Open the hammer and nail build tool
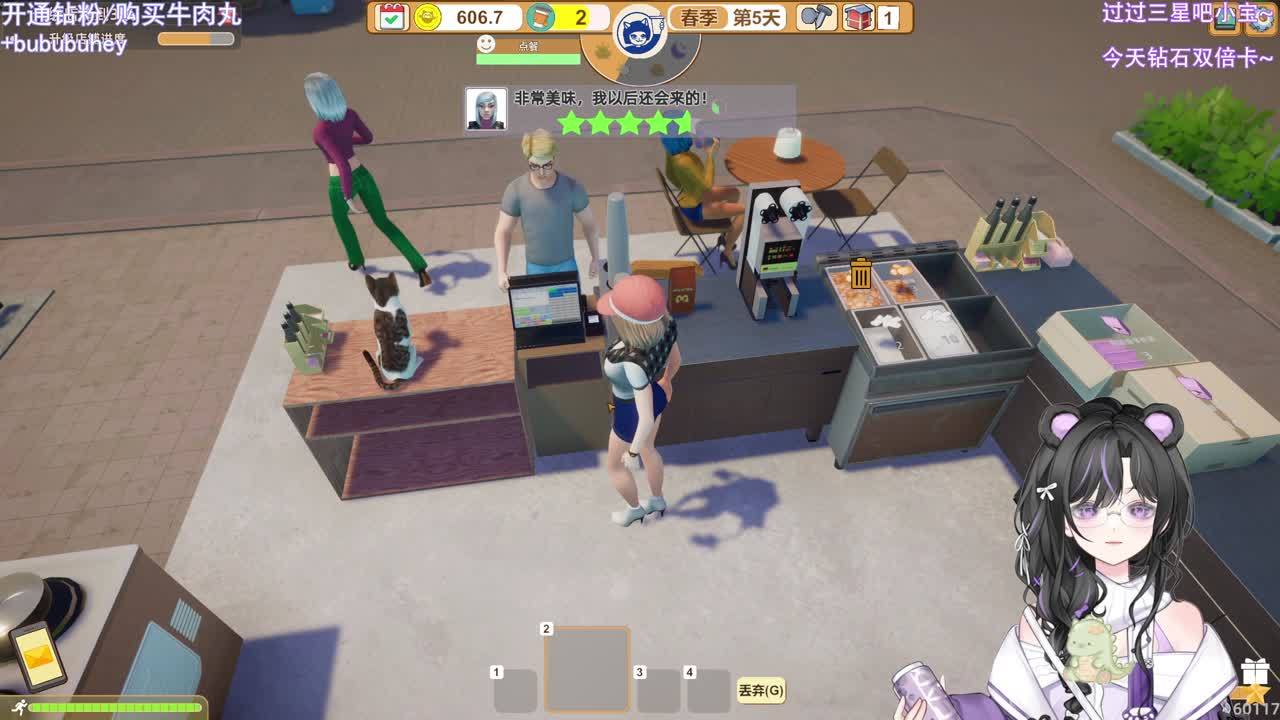Viewport: 1280px width, 720px height. pos(817,17)
